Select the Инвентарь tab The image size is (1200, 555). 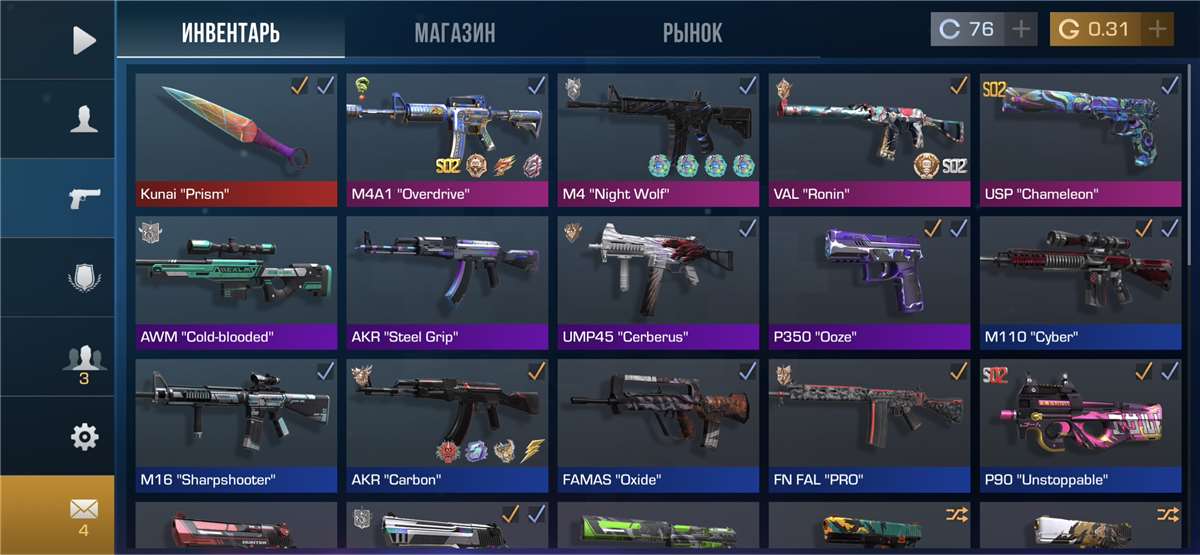coord(230,32)
